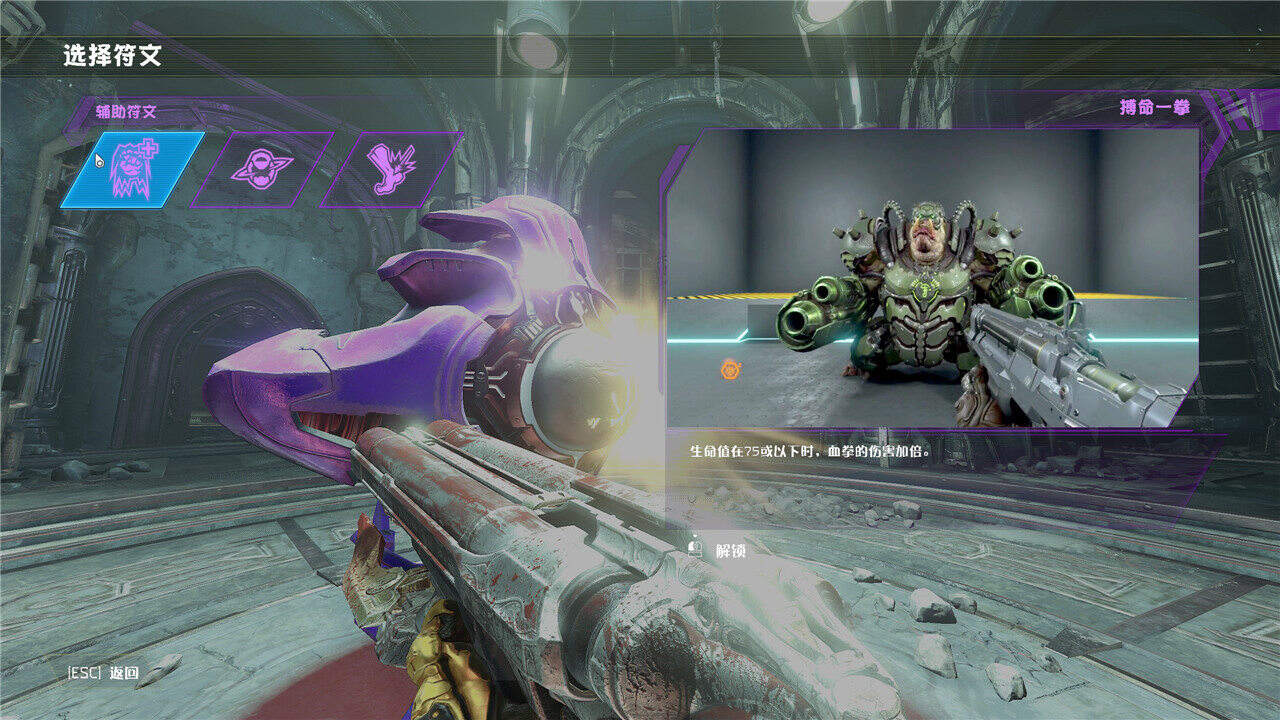The image size is (1280, 720).
Task: Open the rune preview video thumbnail
Action: (x=933, y=280)
